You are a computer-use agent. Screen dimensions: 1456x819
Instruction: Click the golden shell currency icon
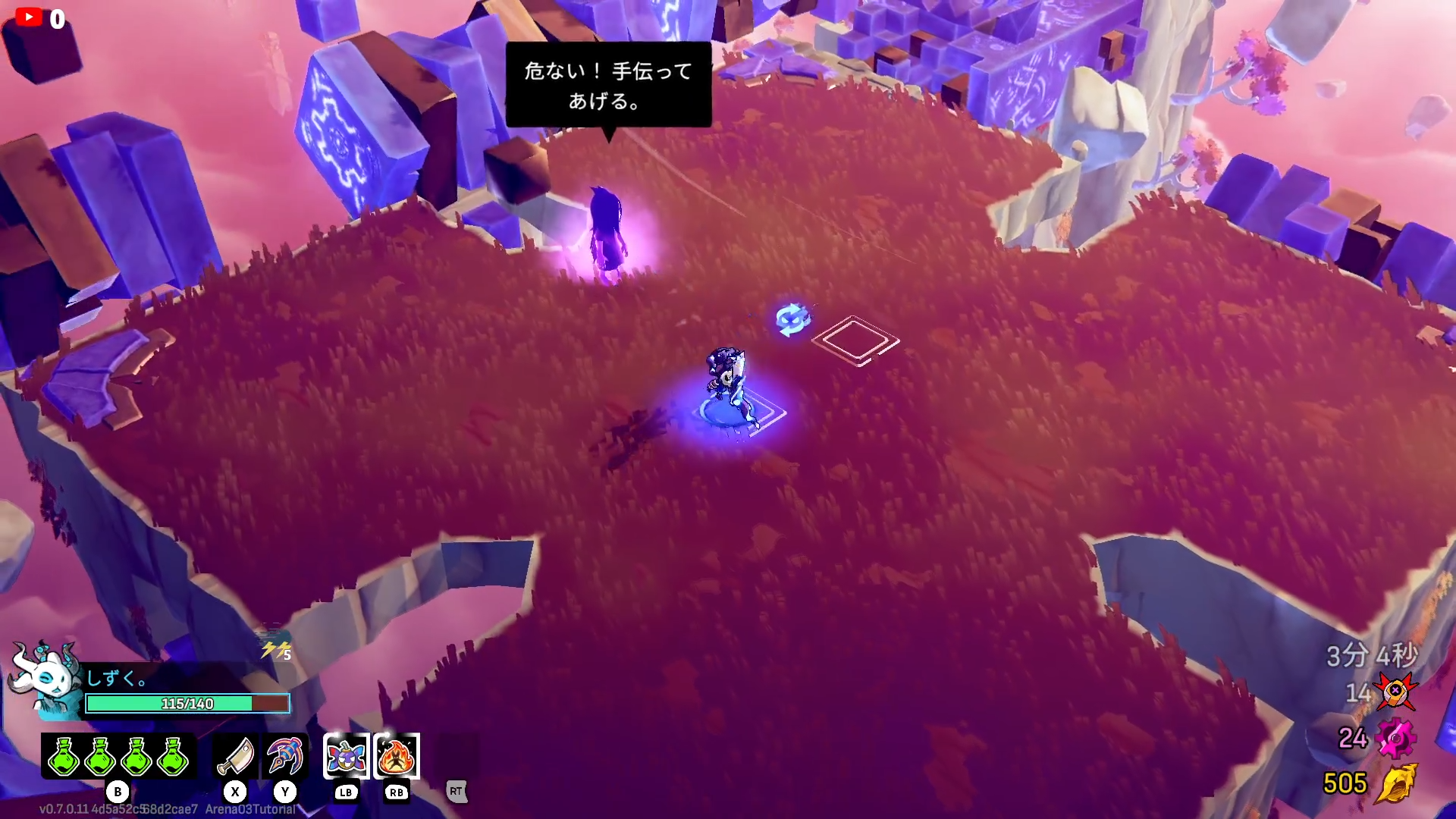coord(1397,783)
